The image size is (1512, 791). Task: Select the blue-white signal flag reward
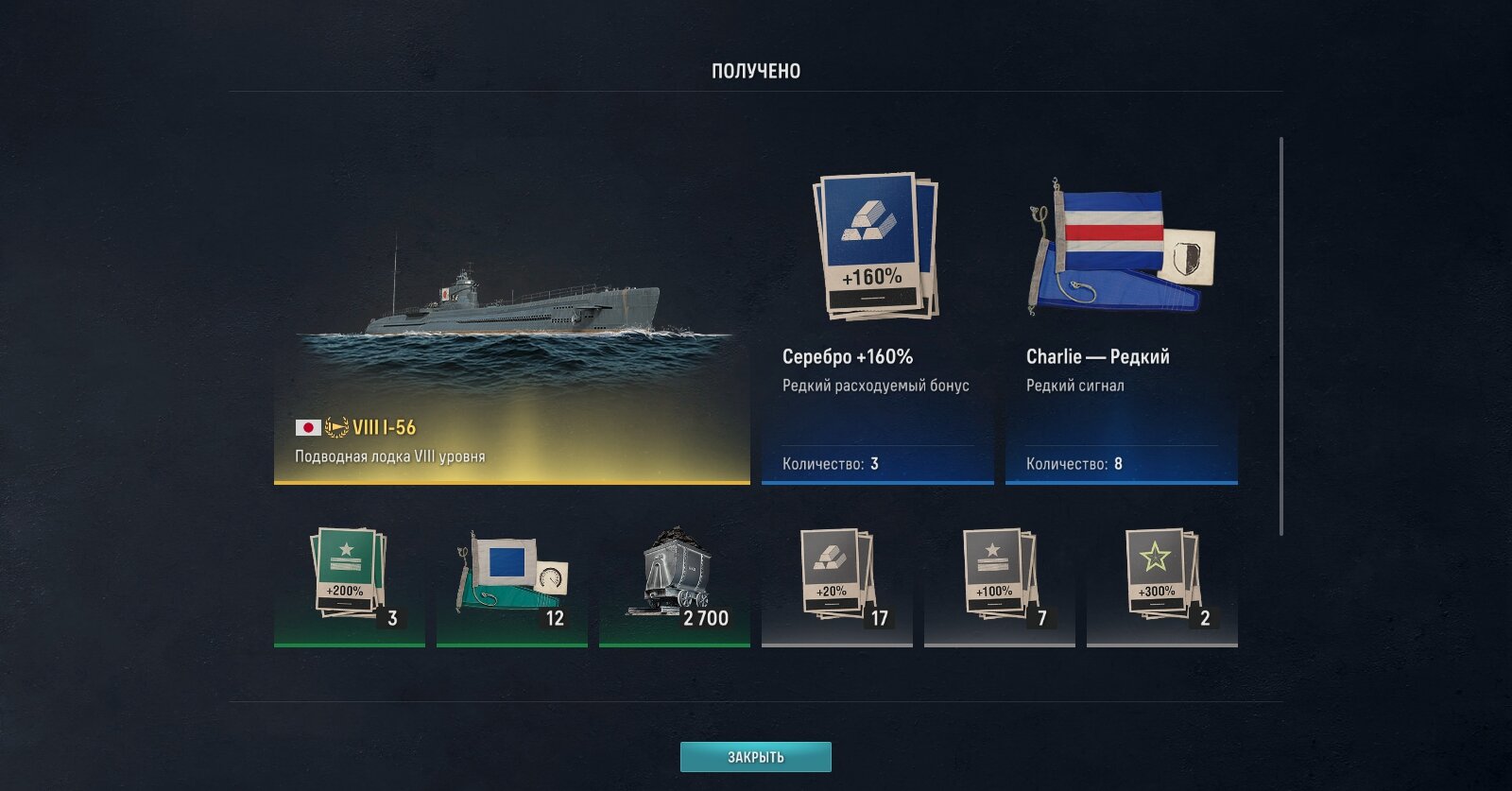click(512, 580)
